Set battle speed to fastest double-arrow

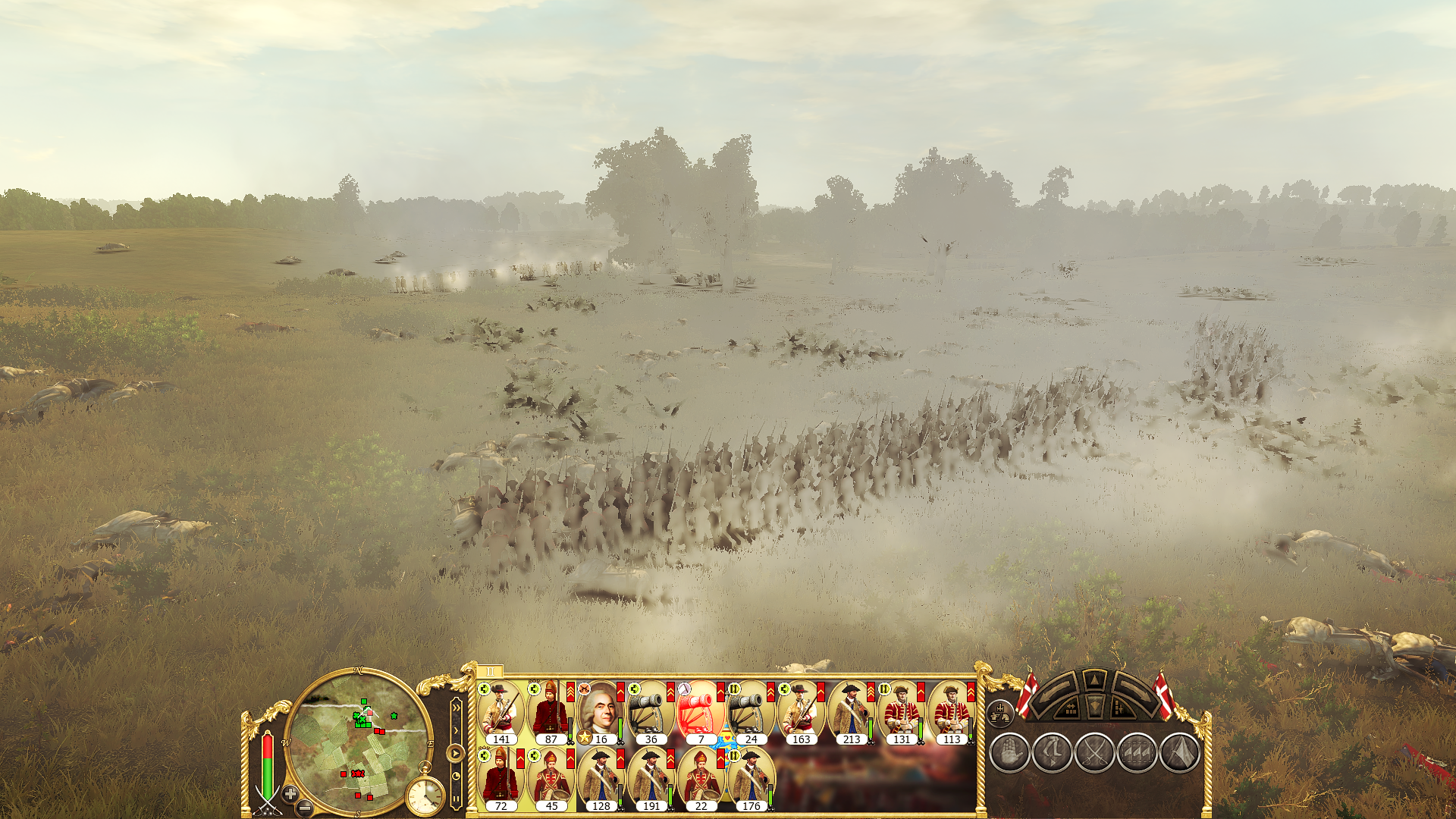point(456,709)
